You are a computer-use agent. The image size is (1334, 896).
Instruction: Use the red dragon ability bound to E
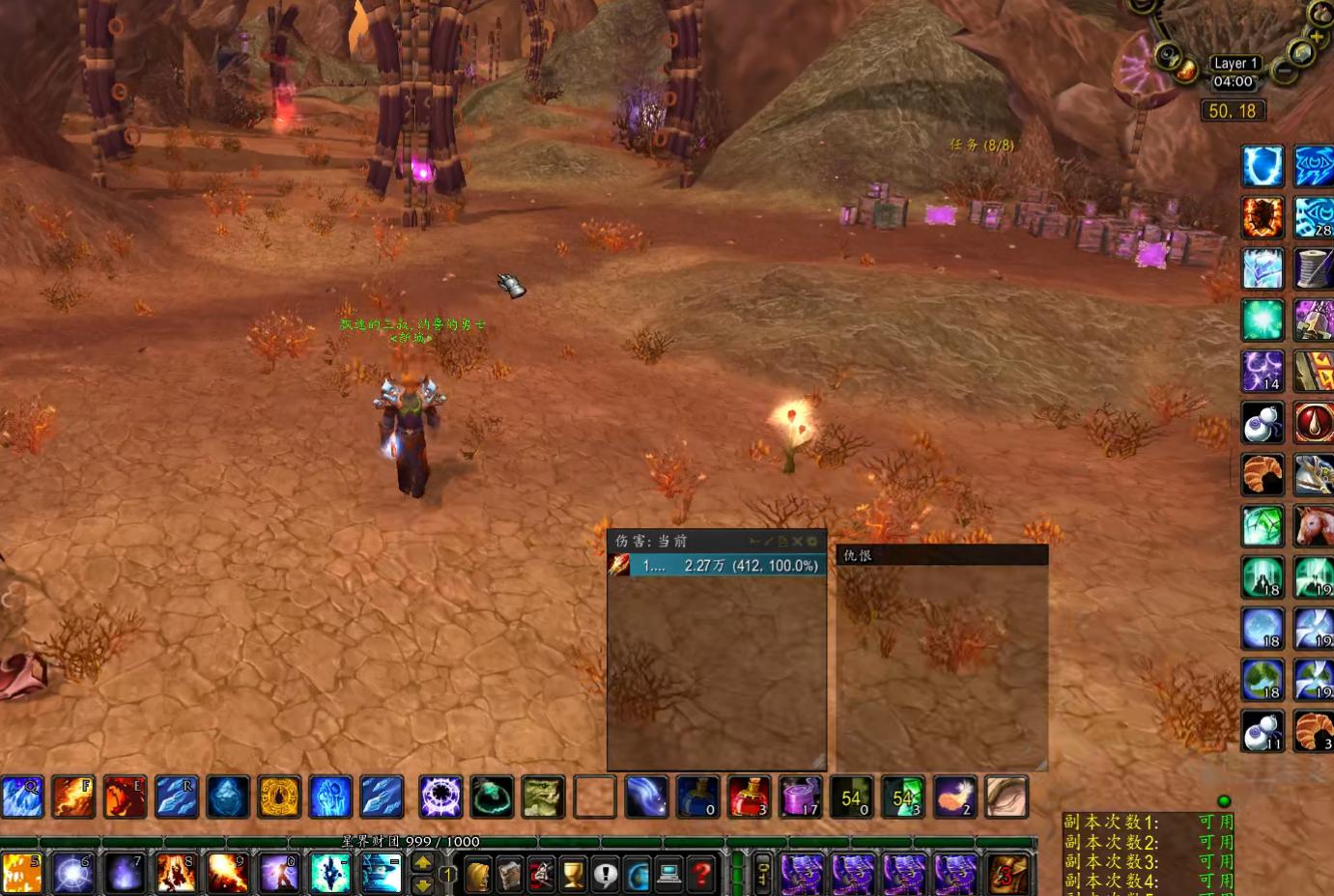[x=125, y=797]
